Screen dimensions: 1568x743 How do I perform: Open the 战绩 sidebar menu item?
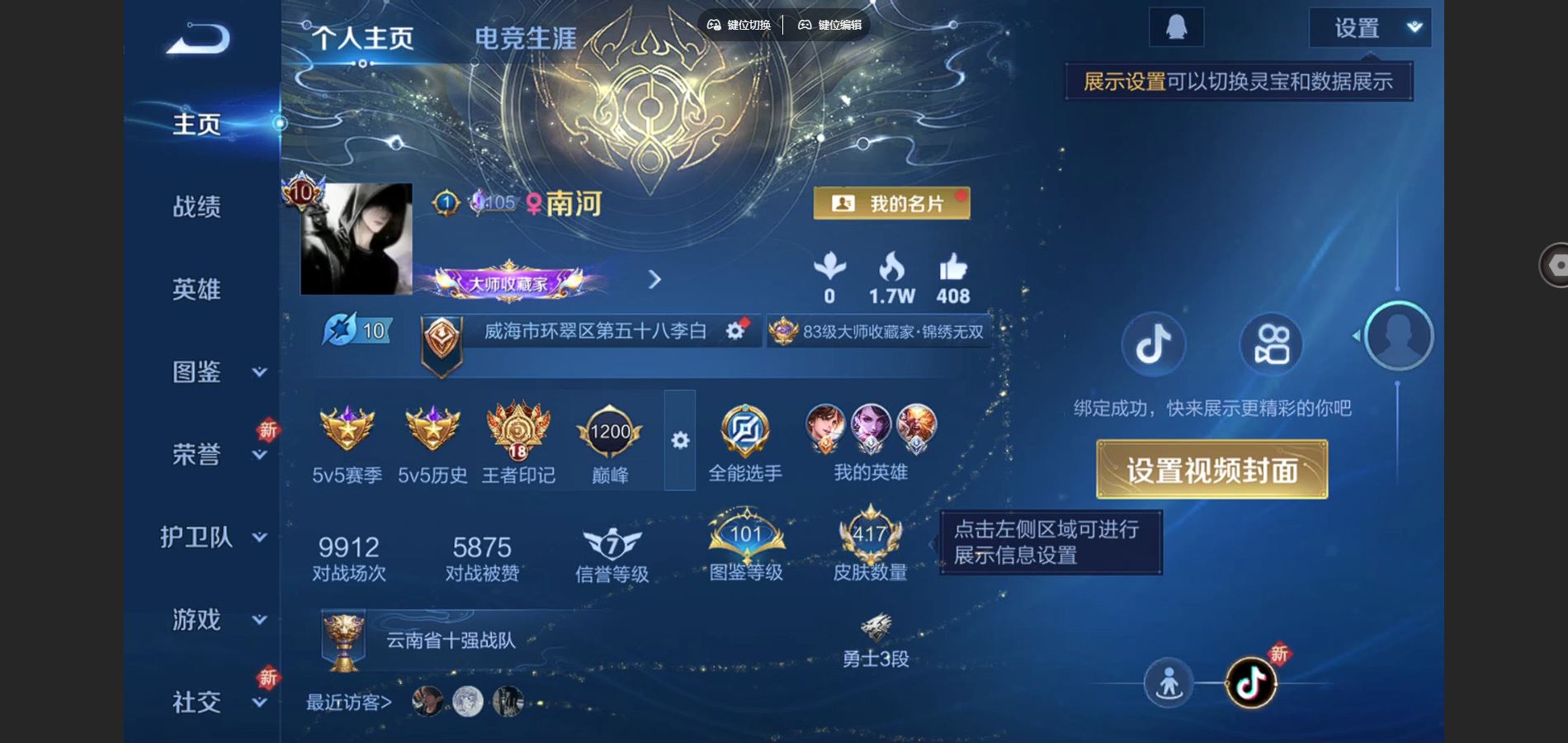[198, 207]
